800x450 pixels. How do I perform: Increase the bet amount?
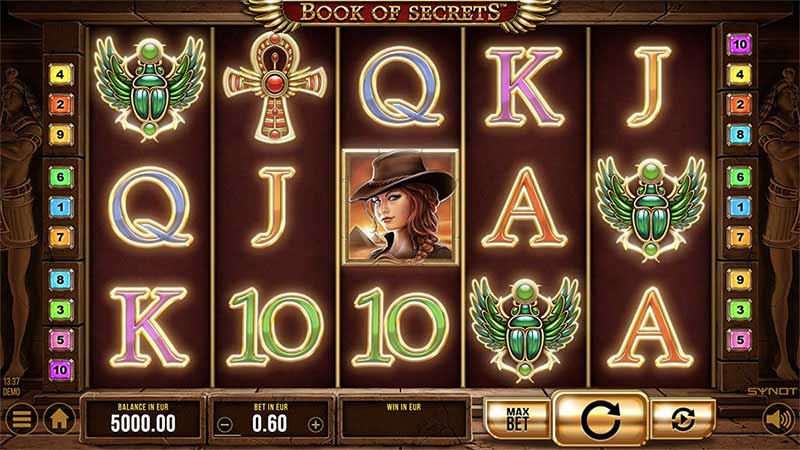pos(316,424)
